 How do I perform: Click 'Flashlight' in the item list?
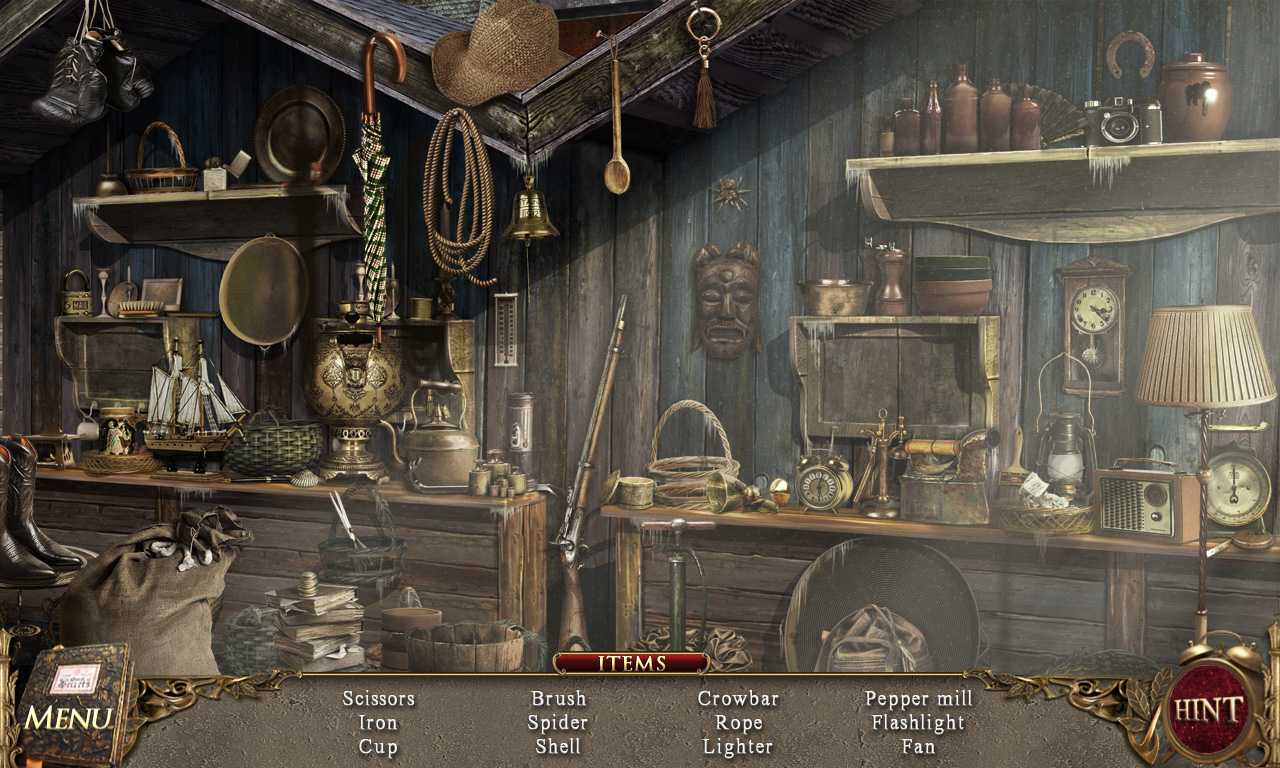917,722
